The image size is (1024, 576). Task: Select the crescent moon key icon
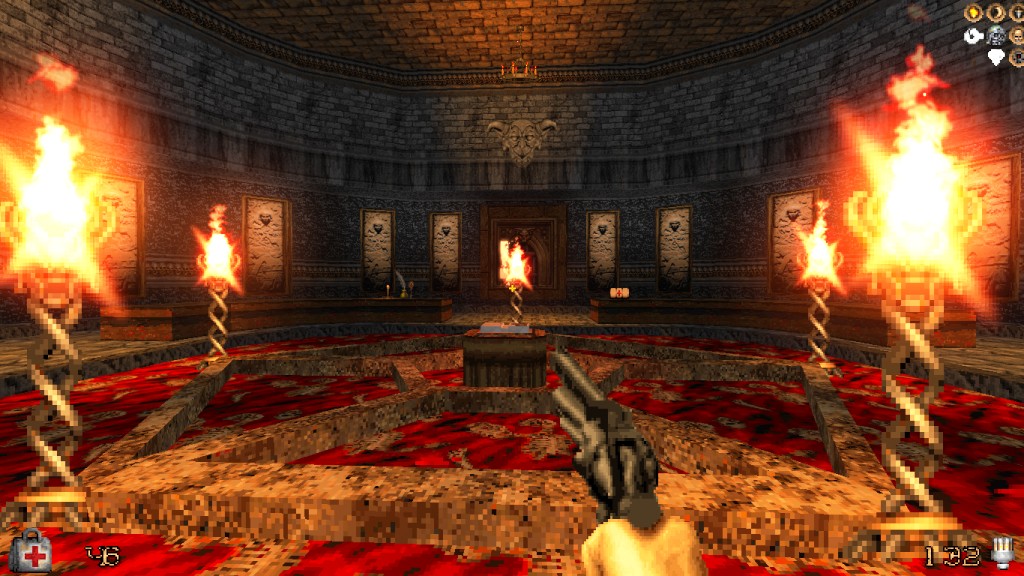(x=996, y=13)
